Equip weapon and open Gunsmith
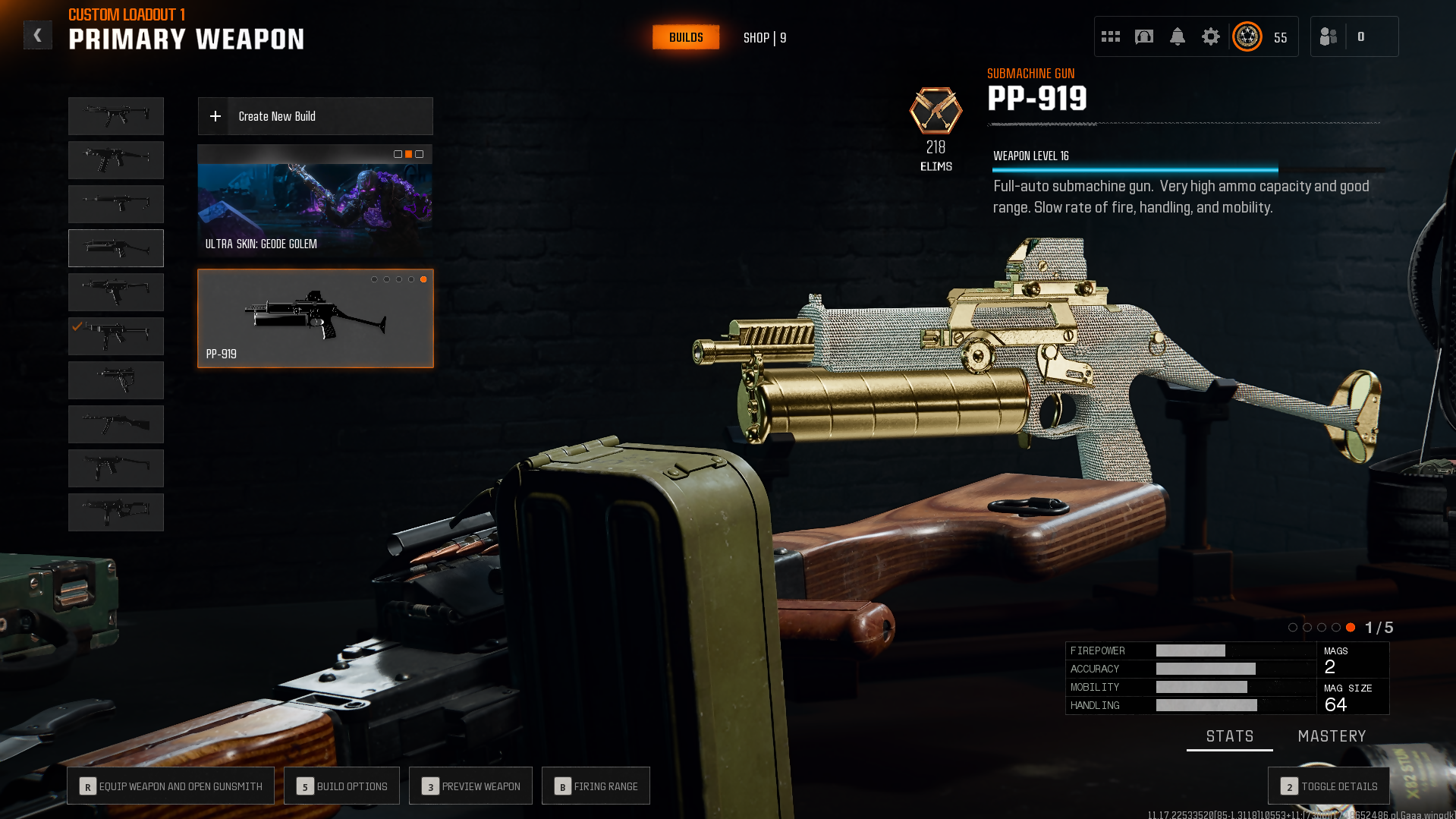The width and height of the screenshot is (1456, 819). tap(171, 786)
